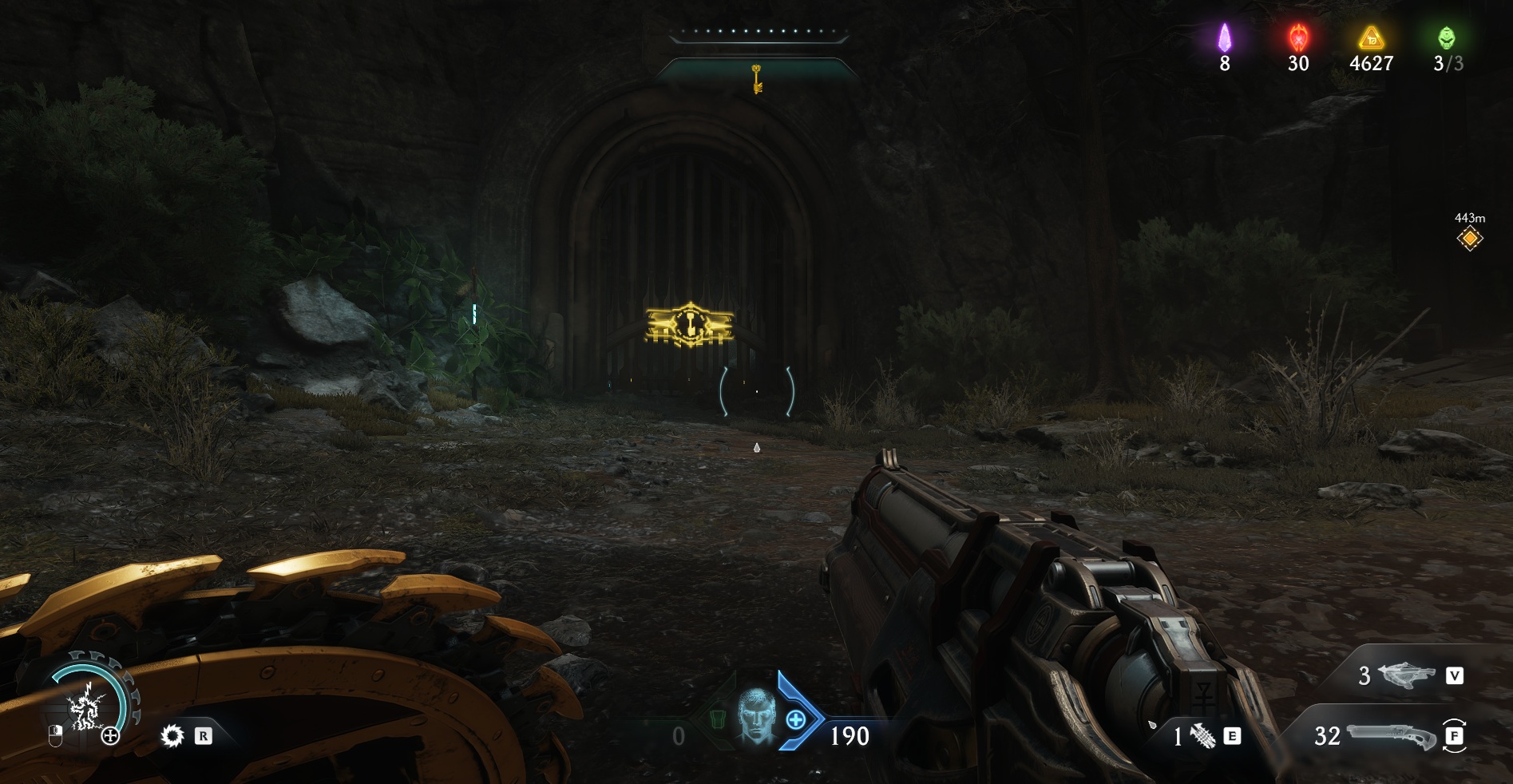
Task: Select the green armor icon
Action: pos(717,721)
